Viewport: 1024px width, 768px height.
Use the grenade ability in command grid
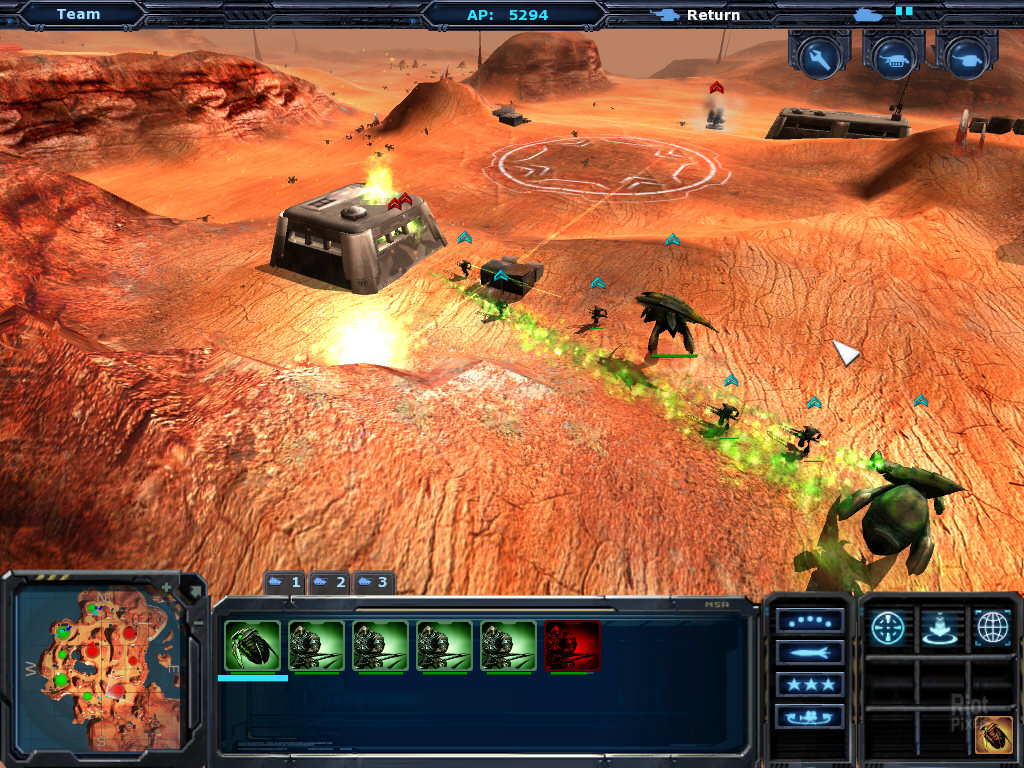993,734
